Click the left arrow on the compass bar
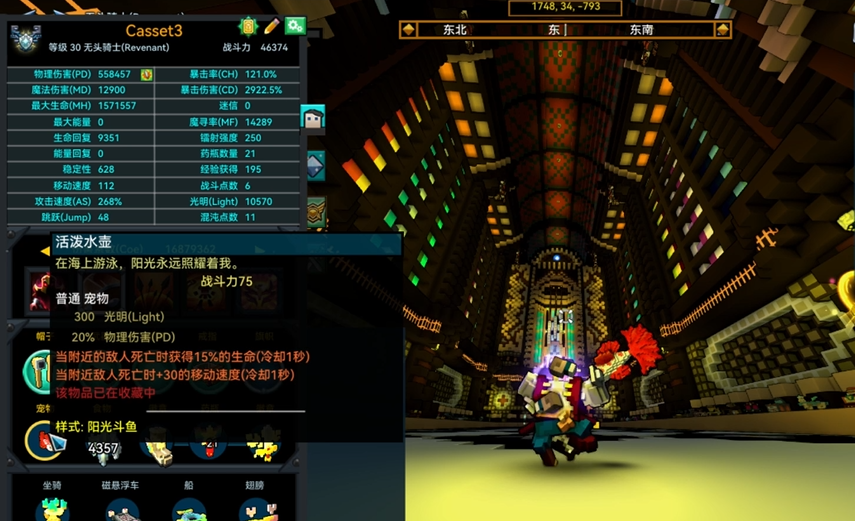 (408, 30)
